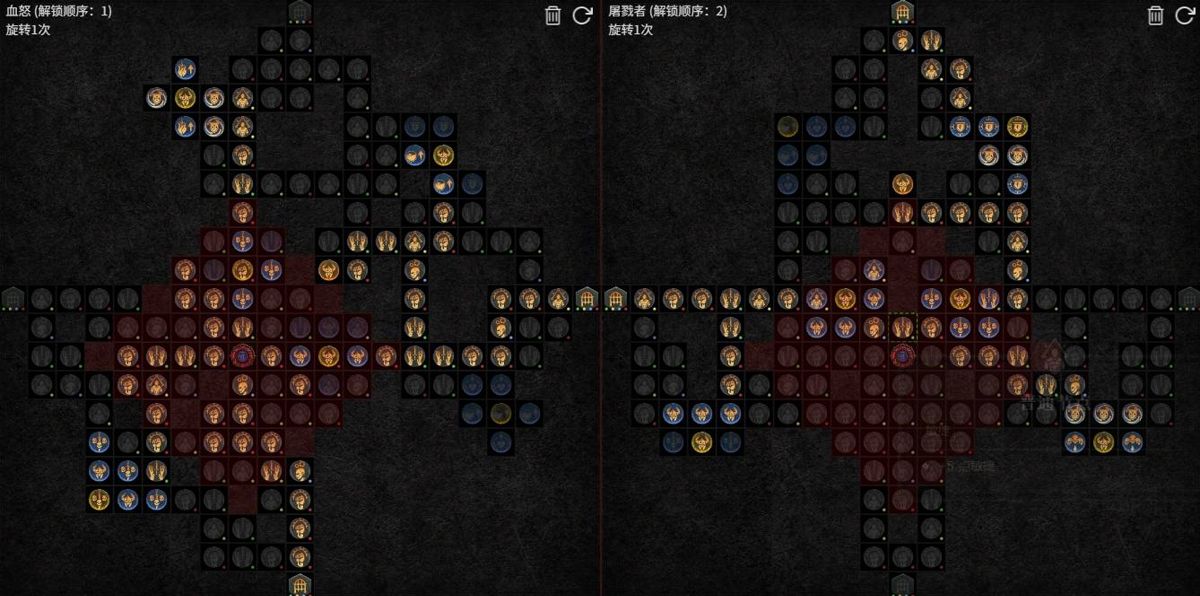Click the left gate node of 血怒 board
The width and height of the screenshot is (1200, 596).
coord(13,298)
